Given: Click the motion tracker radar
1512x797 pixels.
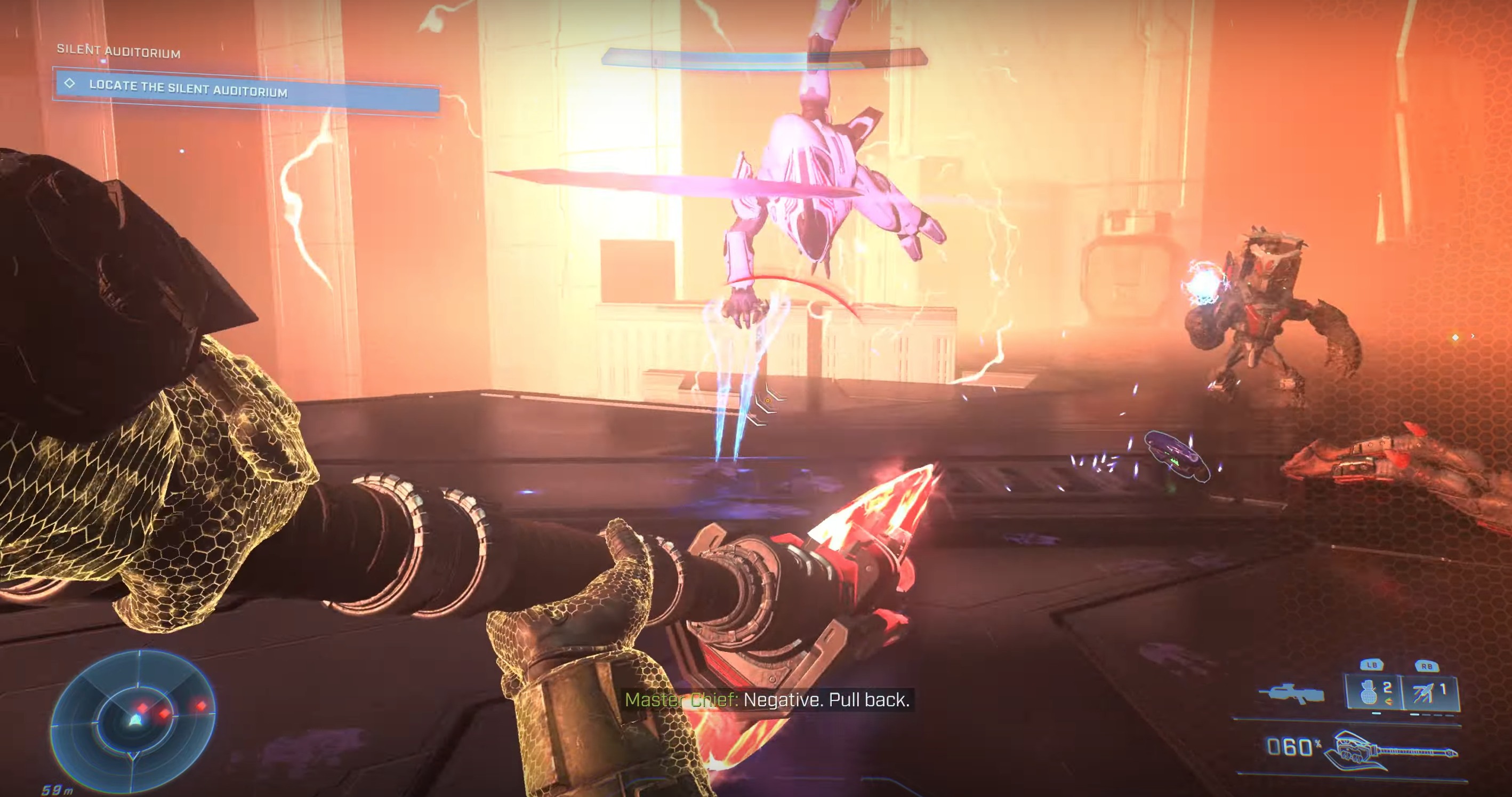Looking at the screenshot, I should pos(134,720).
